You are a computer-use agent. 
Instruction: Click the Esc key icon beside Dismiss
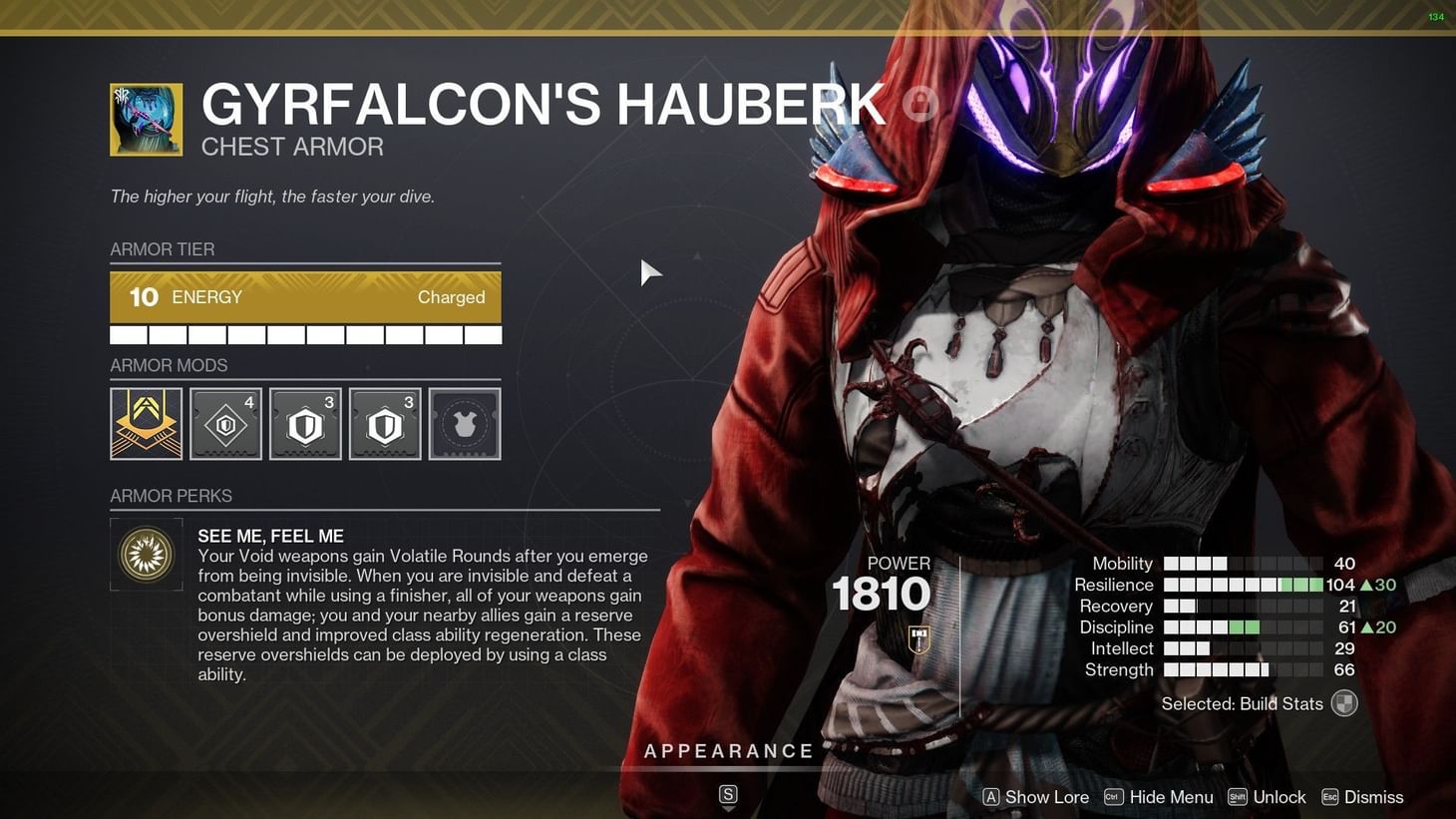[x=1329, y=797]
